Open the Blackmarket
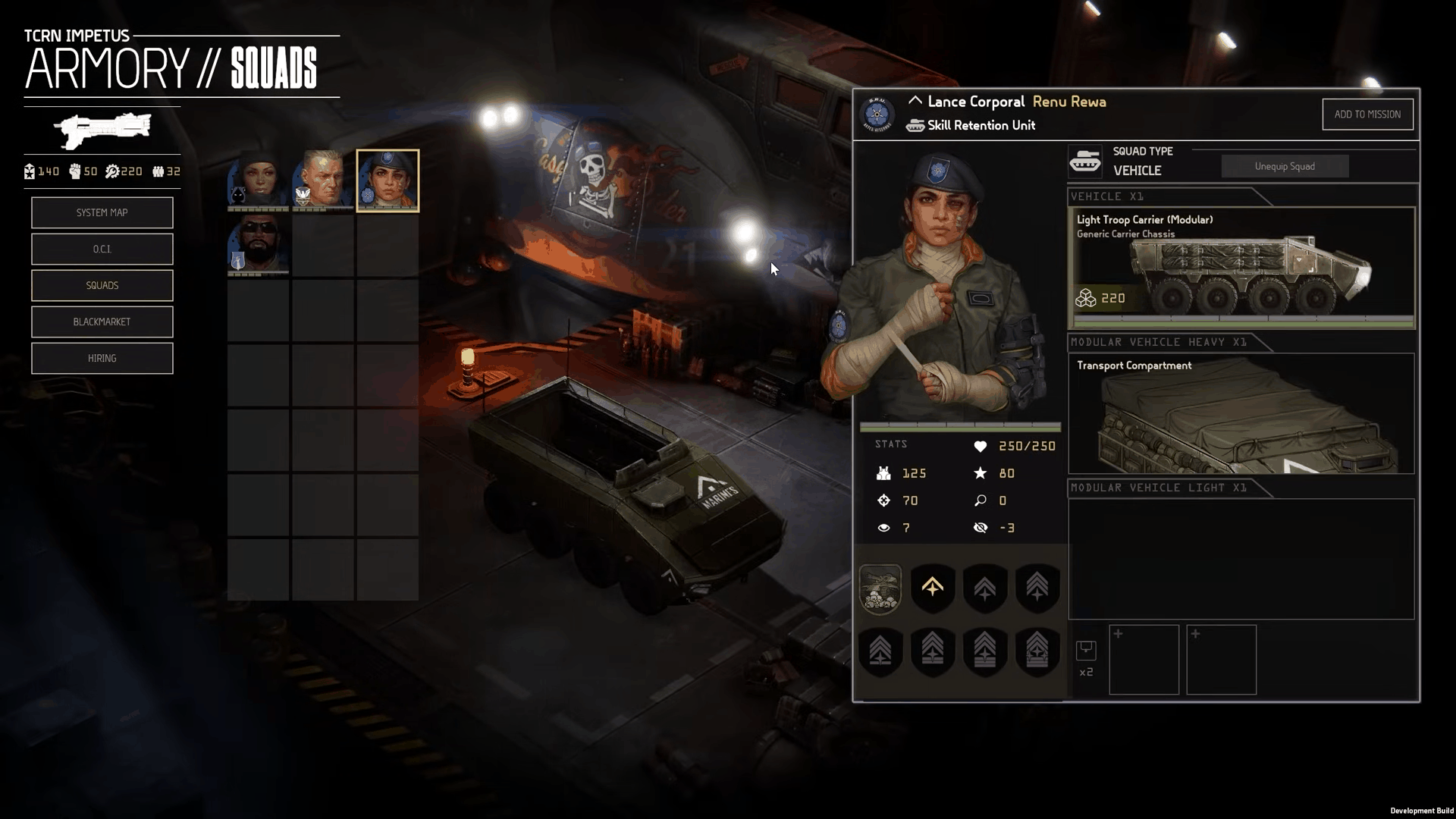This screenshot has width=1456, height=819. 102,322
